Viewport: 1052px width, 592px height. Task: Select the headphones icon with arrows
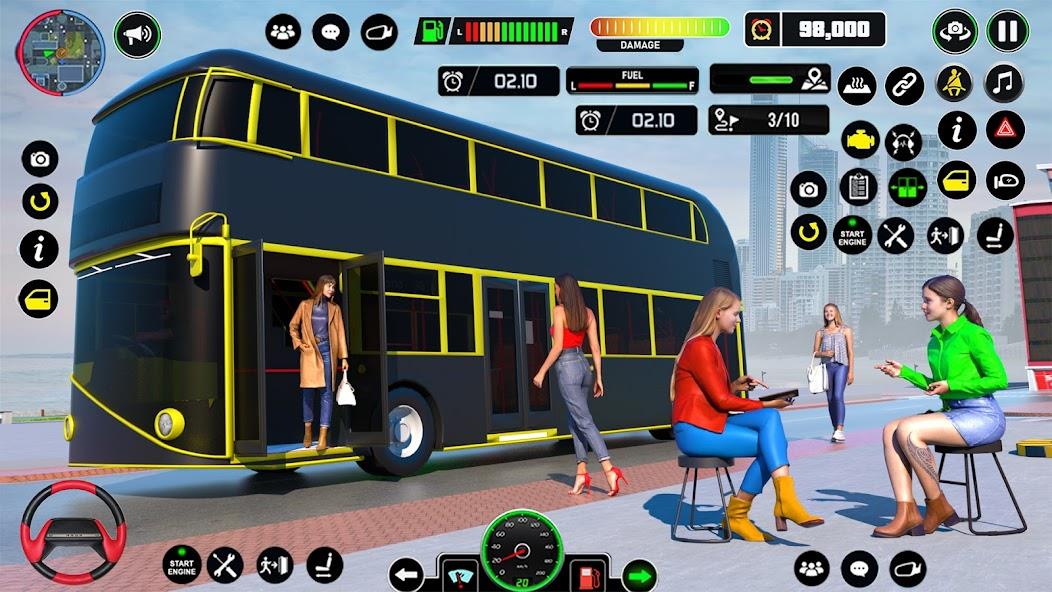point(905,140)
